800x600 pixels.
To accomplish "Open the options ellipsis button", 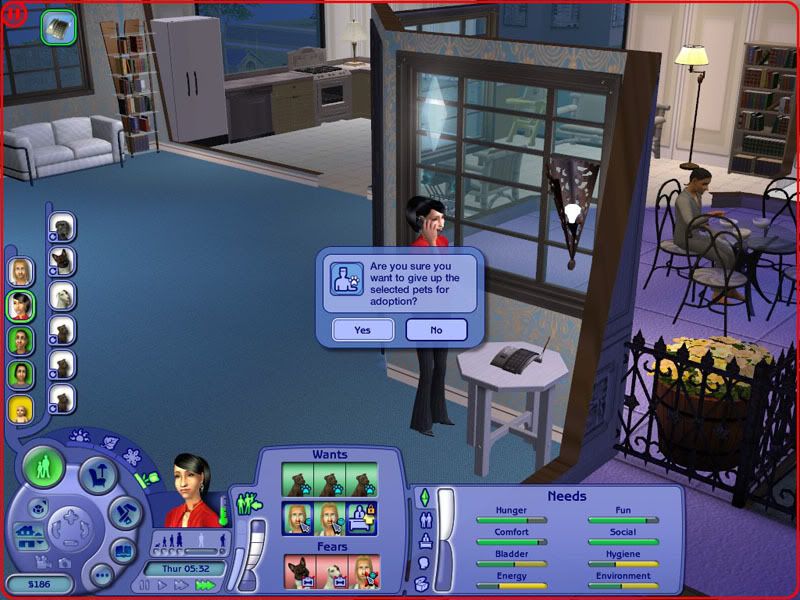I will click(x=100, y=575).
